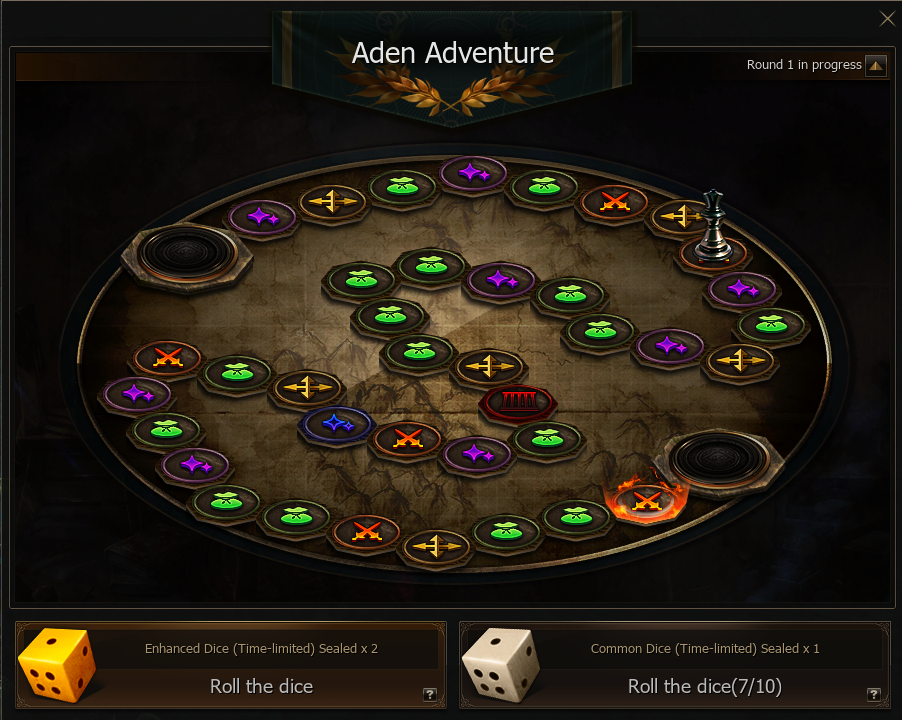
Task: Select the red cage board tile
Action: [517, 402]
